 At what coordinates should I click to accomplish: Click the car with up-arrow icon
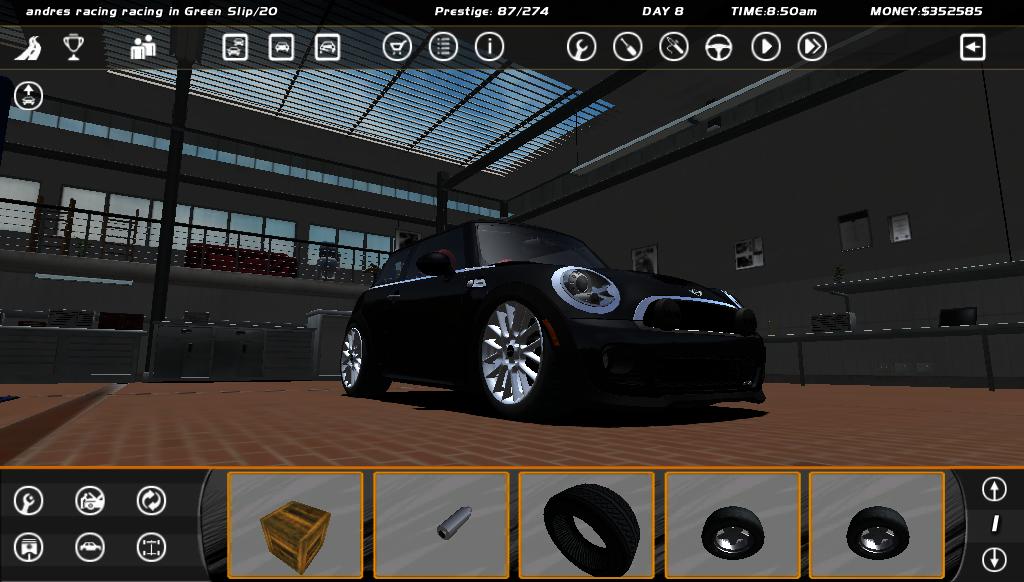[x=28, y=96]
